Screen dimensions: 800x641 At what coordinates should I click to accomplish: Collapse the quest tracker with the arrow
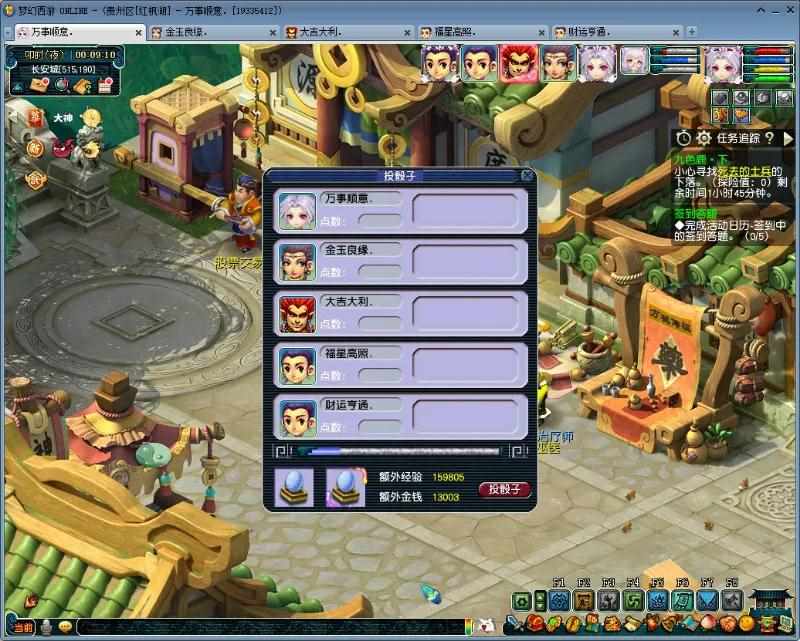(788, 138)
